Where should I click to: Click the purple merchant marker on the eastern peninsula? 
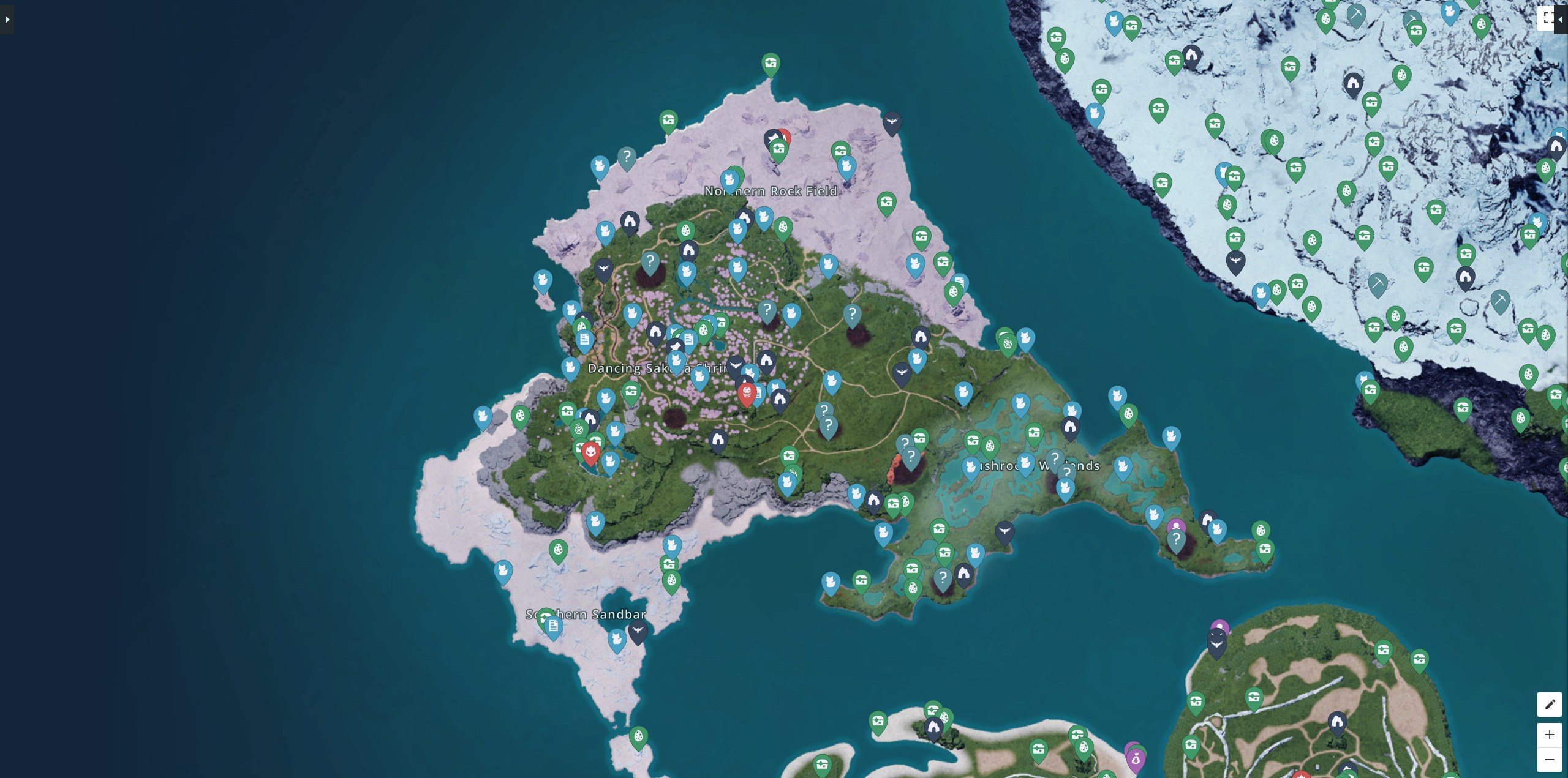pos(1177,525)
